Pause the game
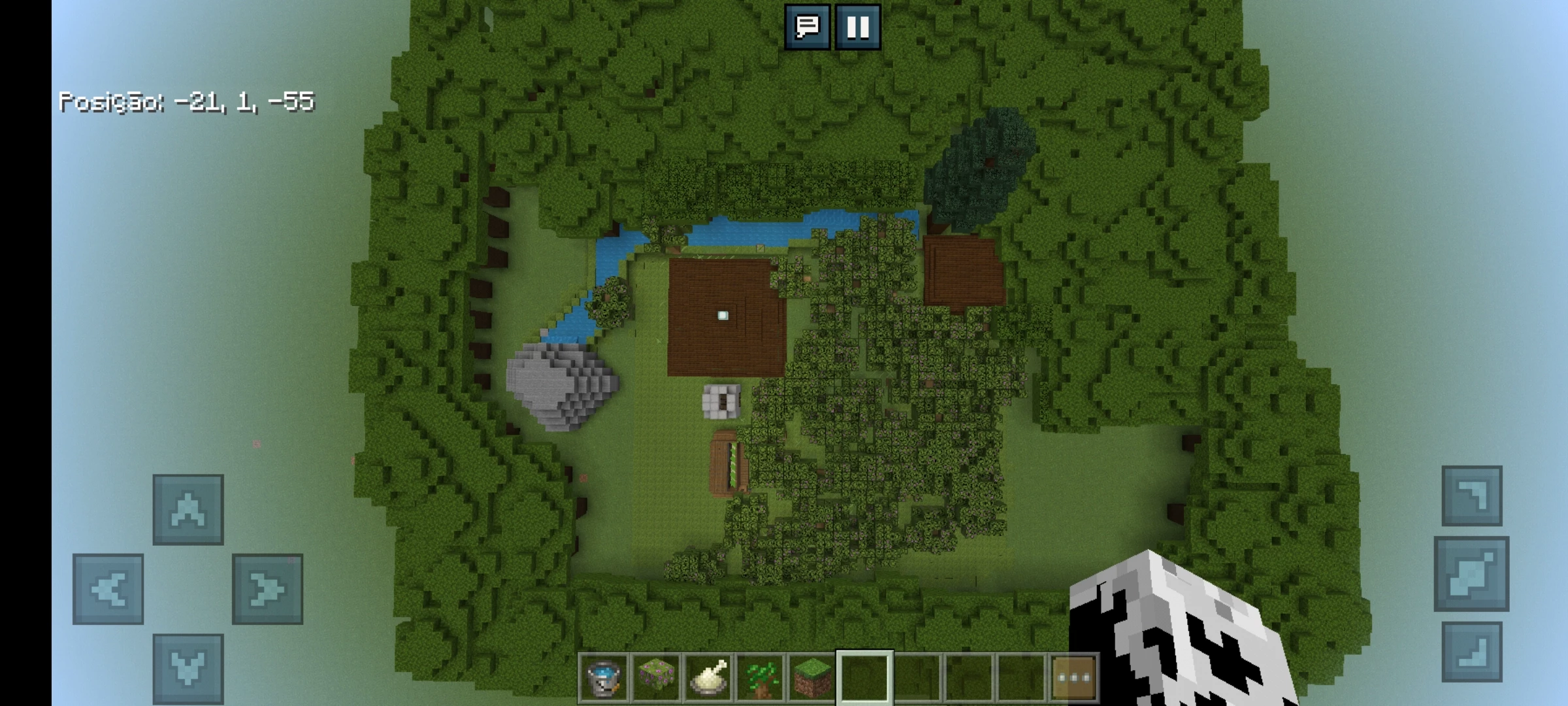Image resolution: width=1568 pixels, height=706 pixels. click(857, 27)
